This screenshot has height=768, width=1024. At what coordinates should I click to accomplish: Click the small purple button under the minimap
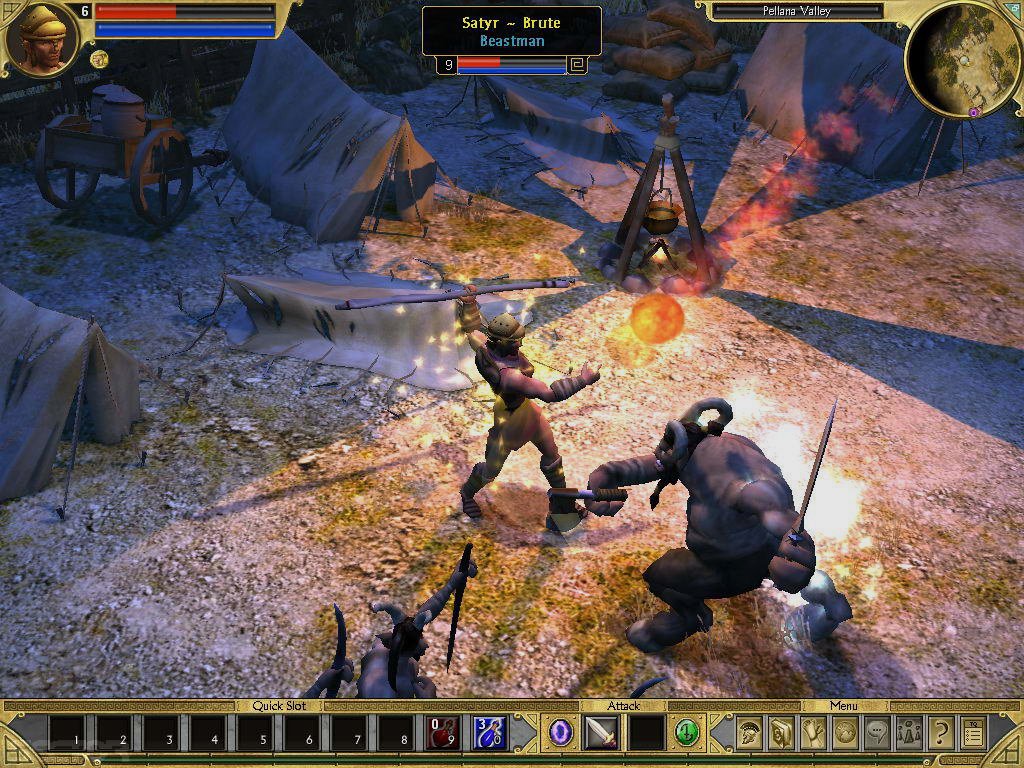coord(973,112)
